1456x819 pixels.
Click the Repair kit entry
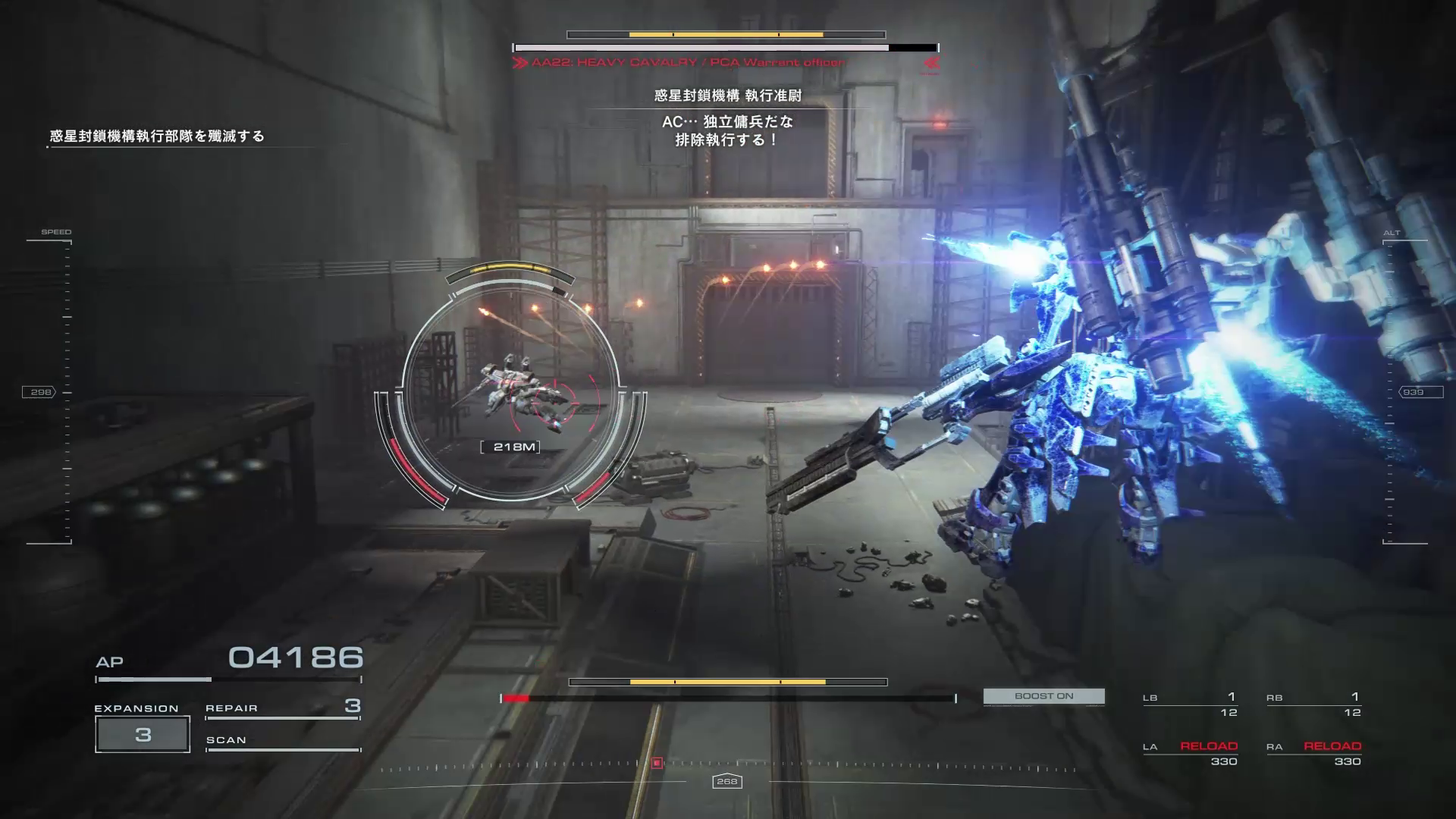pyautogui.click(x=282, y=708)
